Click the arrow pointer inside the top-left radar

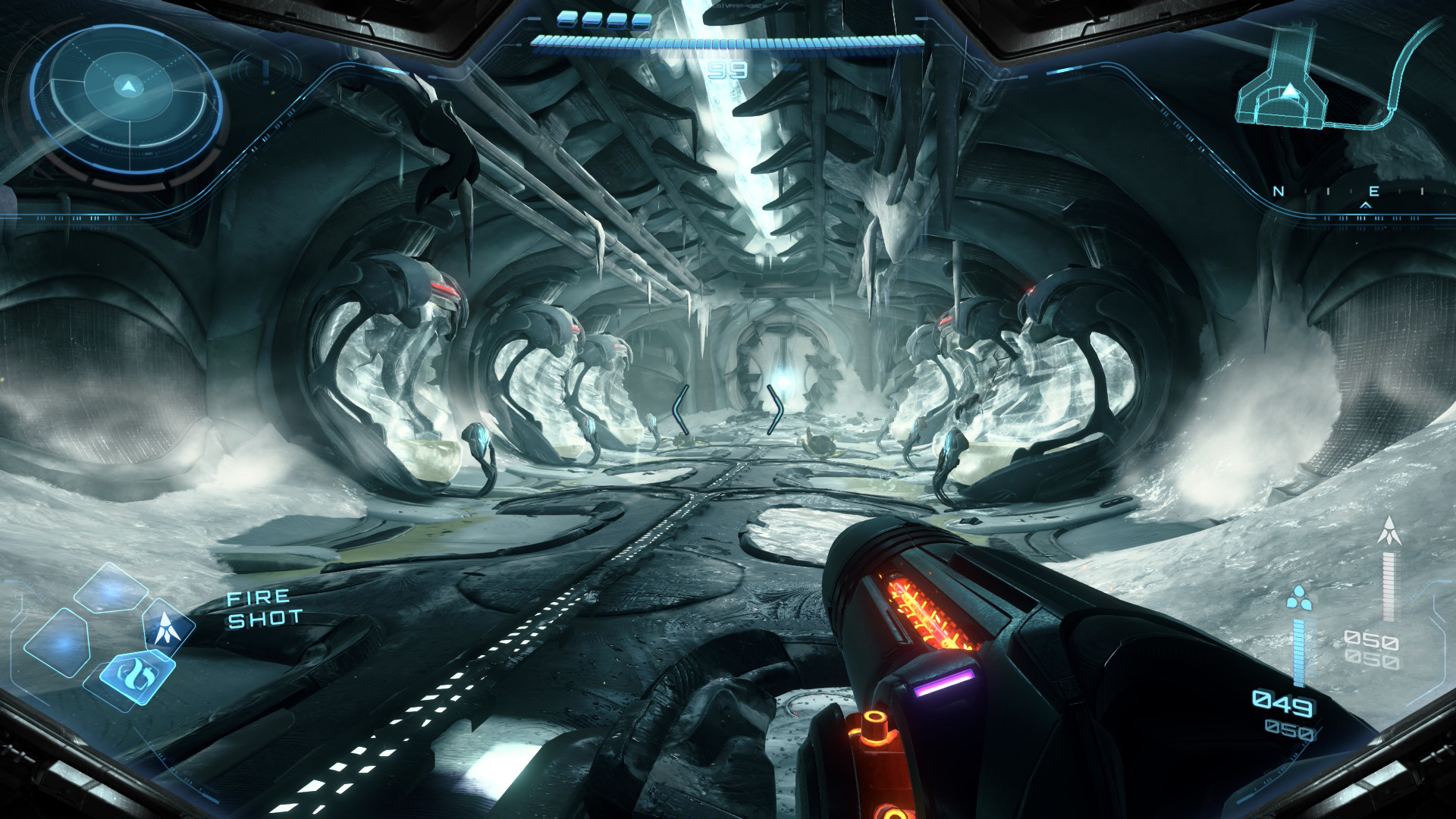pyautogui.click(x=127, y=87)
